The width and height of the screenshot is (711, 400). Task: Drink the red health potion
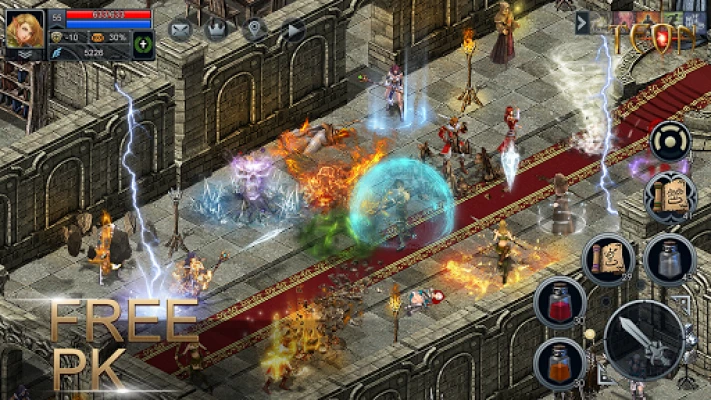[x=559, y=303]
